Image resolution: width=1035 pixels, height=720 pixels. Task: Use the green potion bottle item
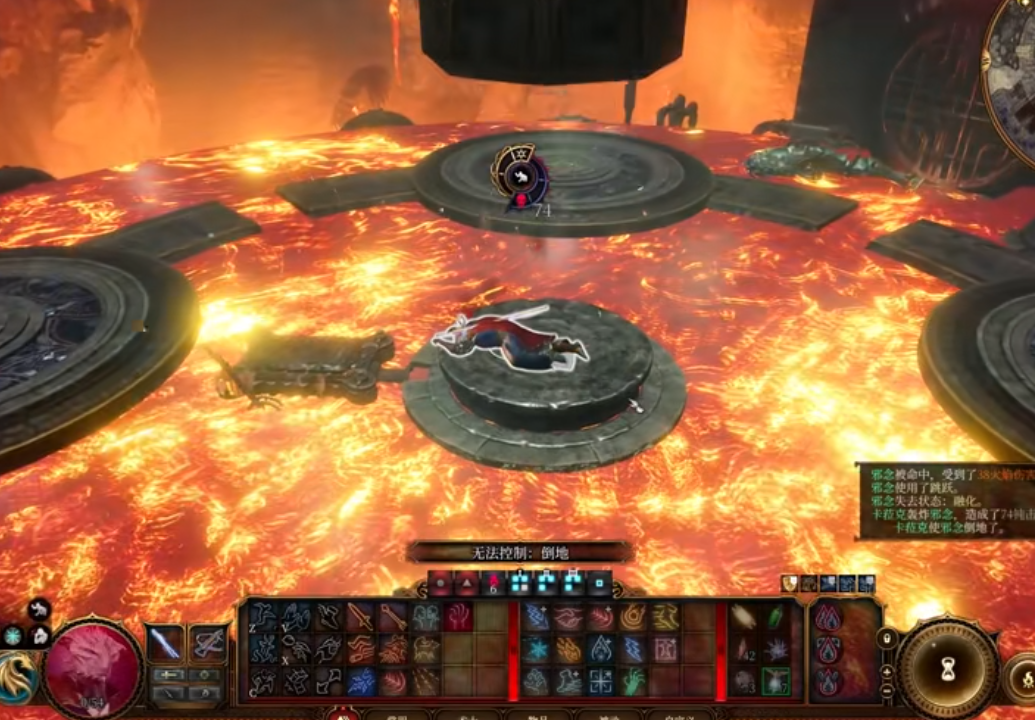775,618
